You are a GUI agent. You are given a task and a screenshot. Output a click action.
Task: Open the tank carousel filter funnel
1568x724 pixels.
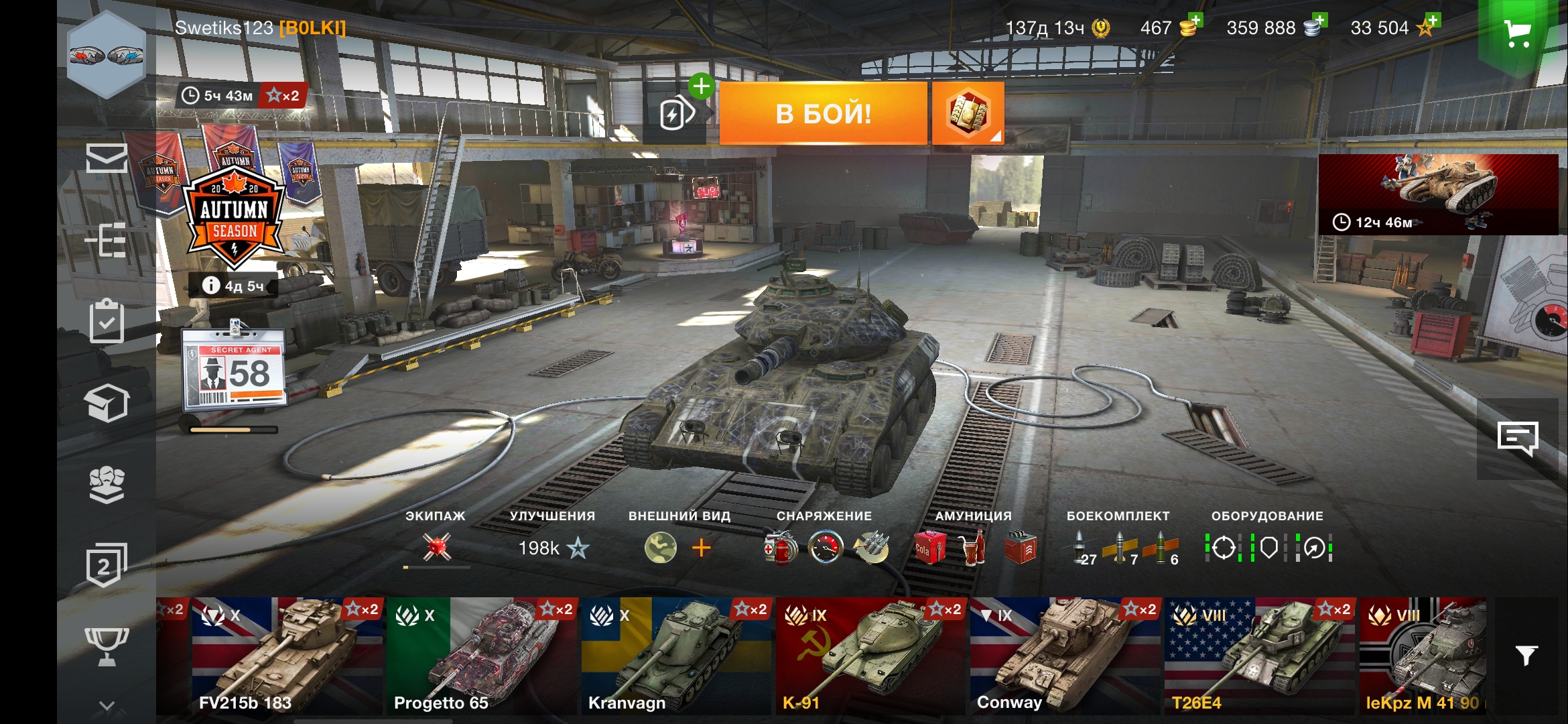point(1526,655)
